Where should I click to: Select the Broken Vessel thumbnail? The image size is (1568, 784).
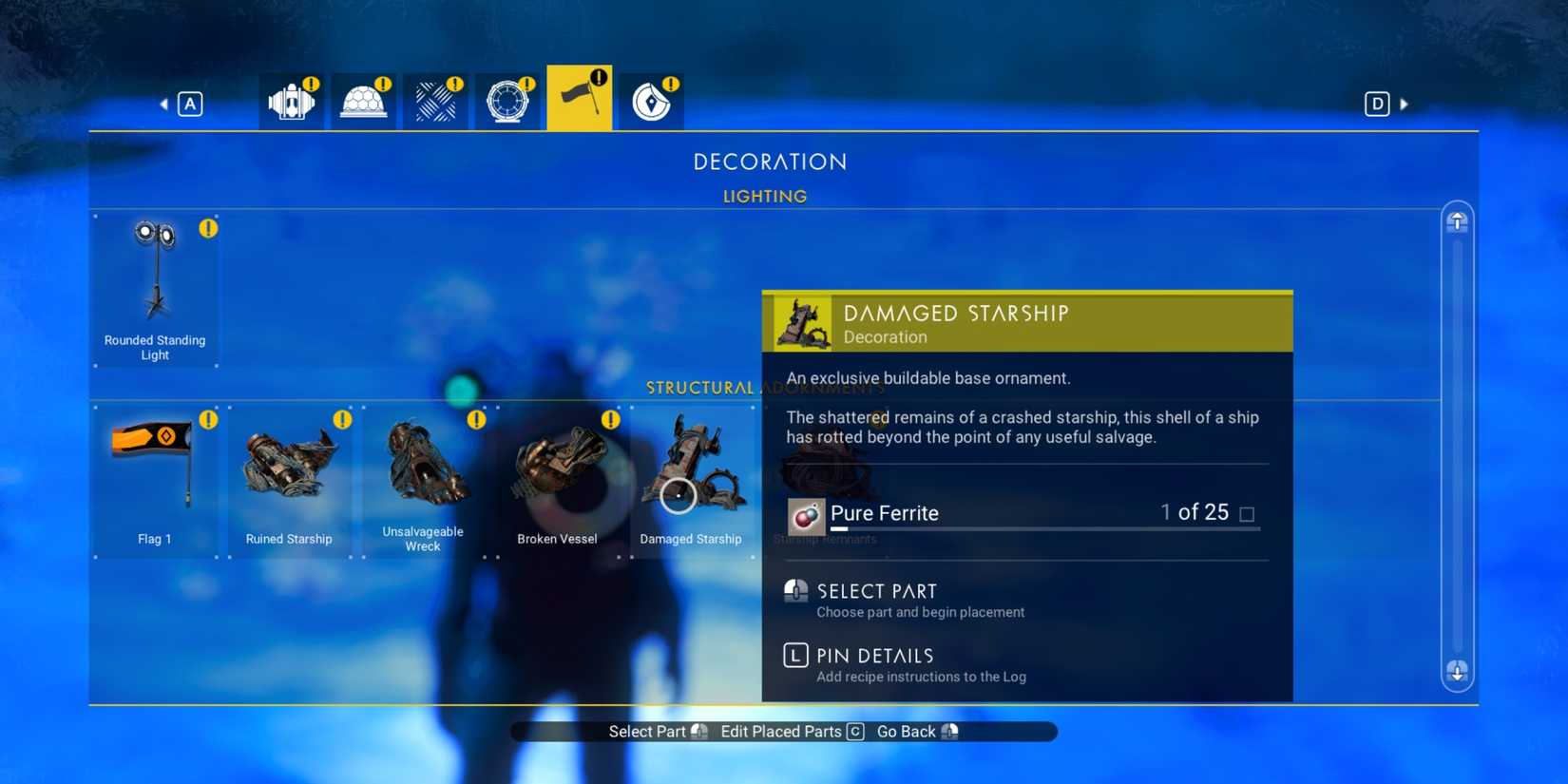coord(557,475)
